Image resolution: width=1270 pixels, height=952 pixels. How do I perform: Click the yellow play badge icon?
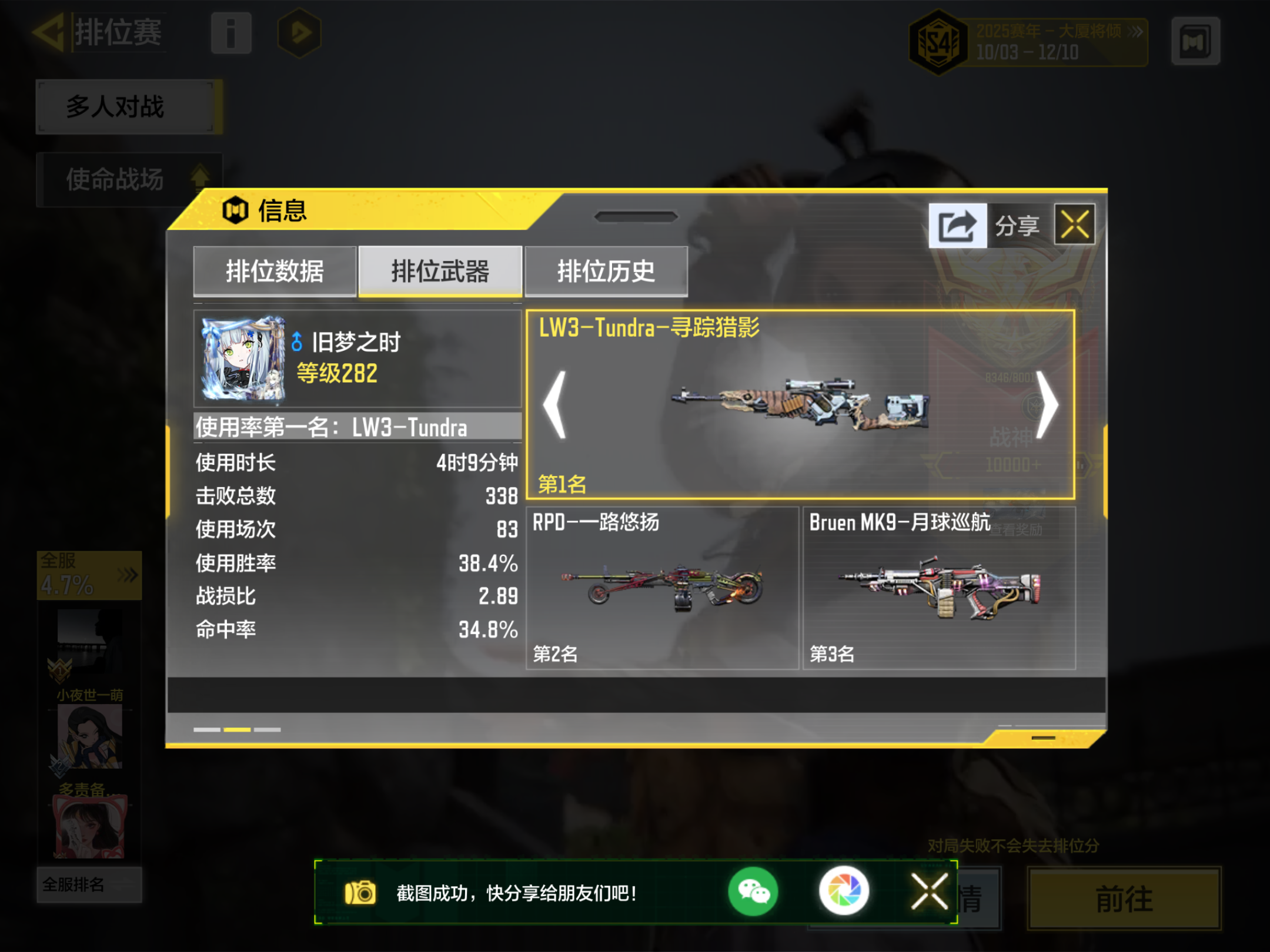299,33
